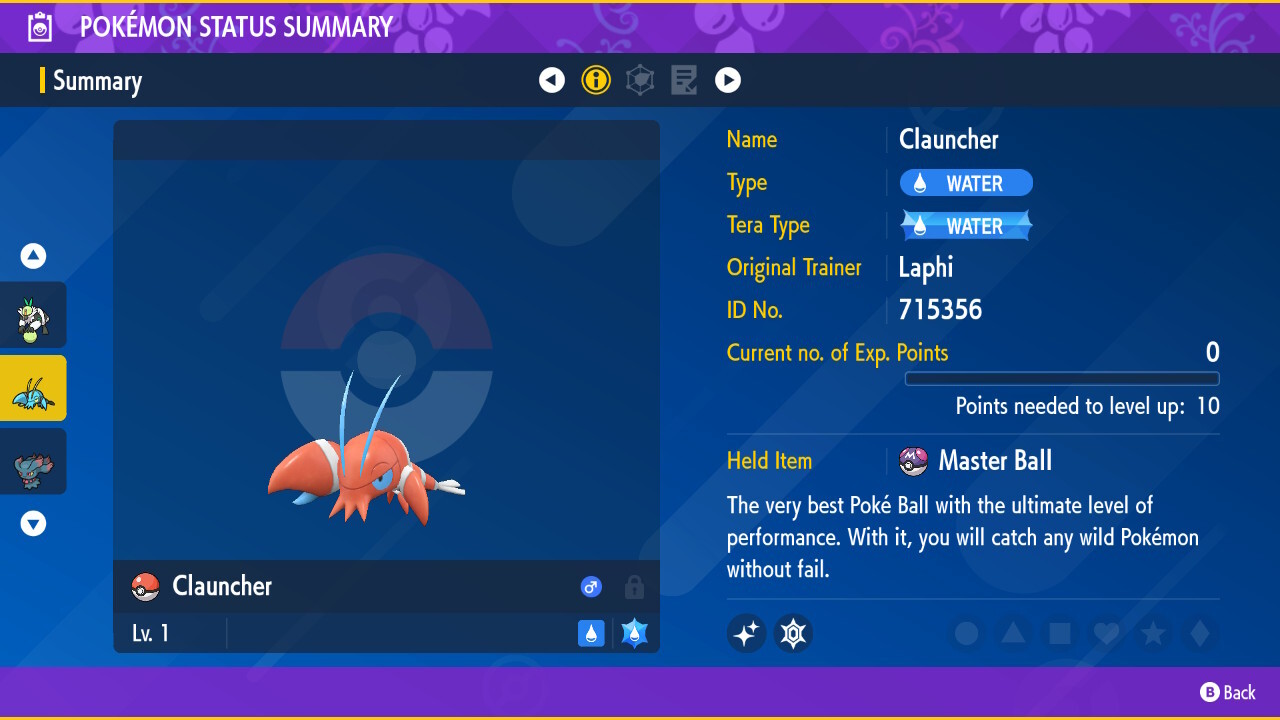
Task: Click the up arrow above the party list
Action: tap(33, 256)
